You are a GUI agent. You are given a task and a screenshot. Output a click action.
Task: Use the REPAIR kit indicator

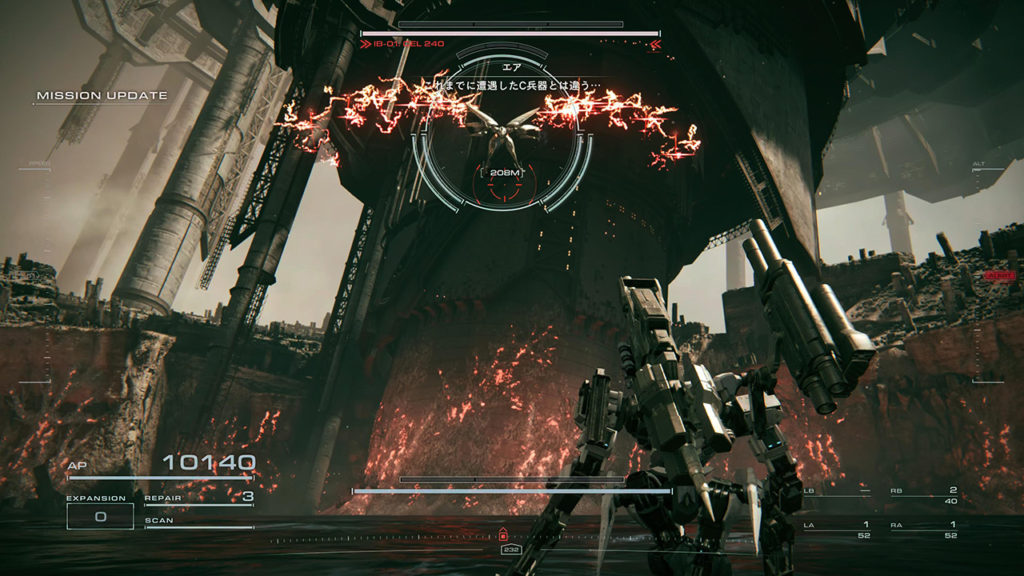198,497
